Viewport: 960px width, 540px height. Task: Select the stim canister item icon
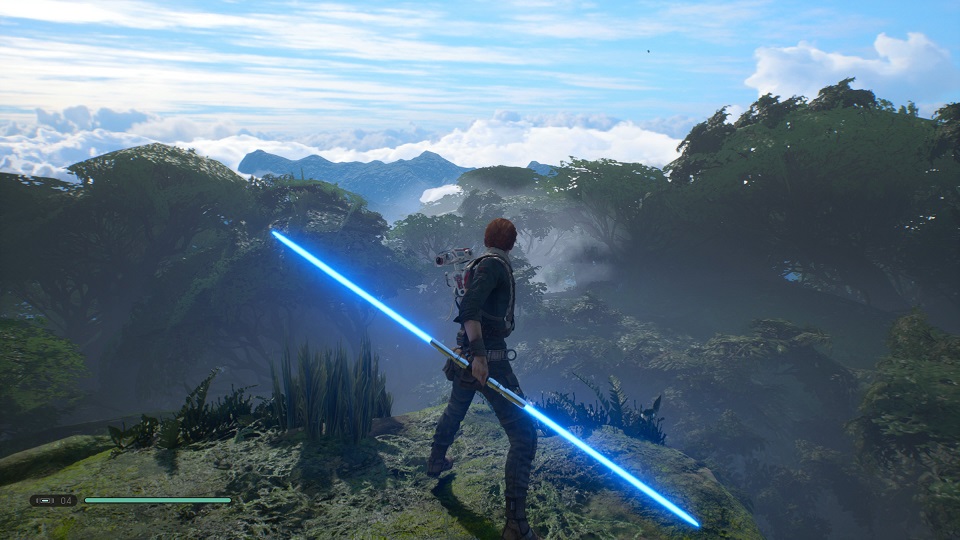tap(43, 500)
